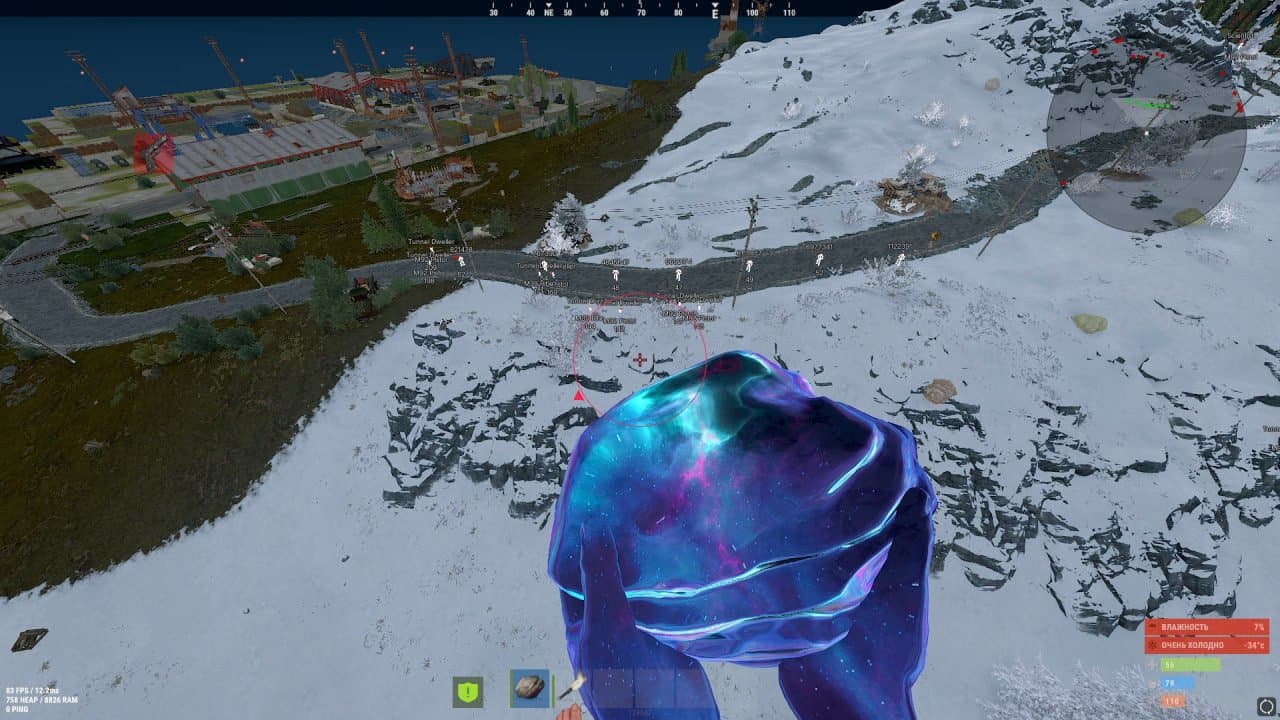
Task: Click the player arrow marker on the minimap
Action: (1147, 133)
